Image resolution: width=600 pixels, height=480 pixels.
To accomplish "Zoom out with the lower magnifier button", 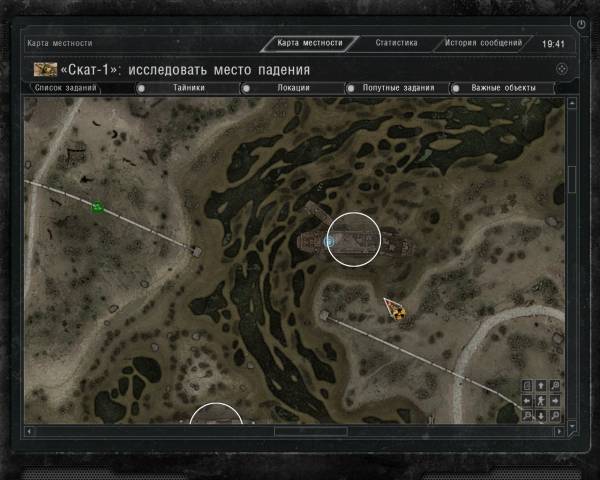I will pos(555,415).
